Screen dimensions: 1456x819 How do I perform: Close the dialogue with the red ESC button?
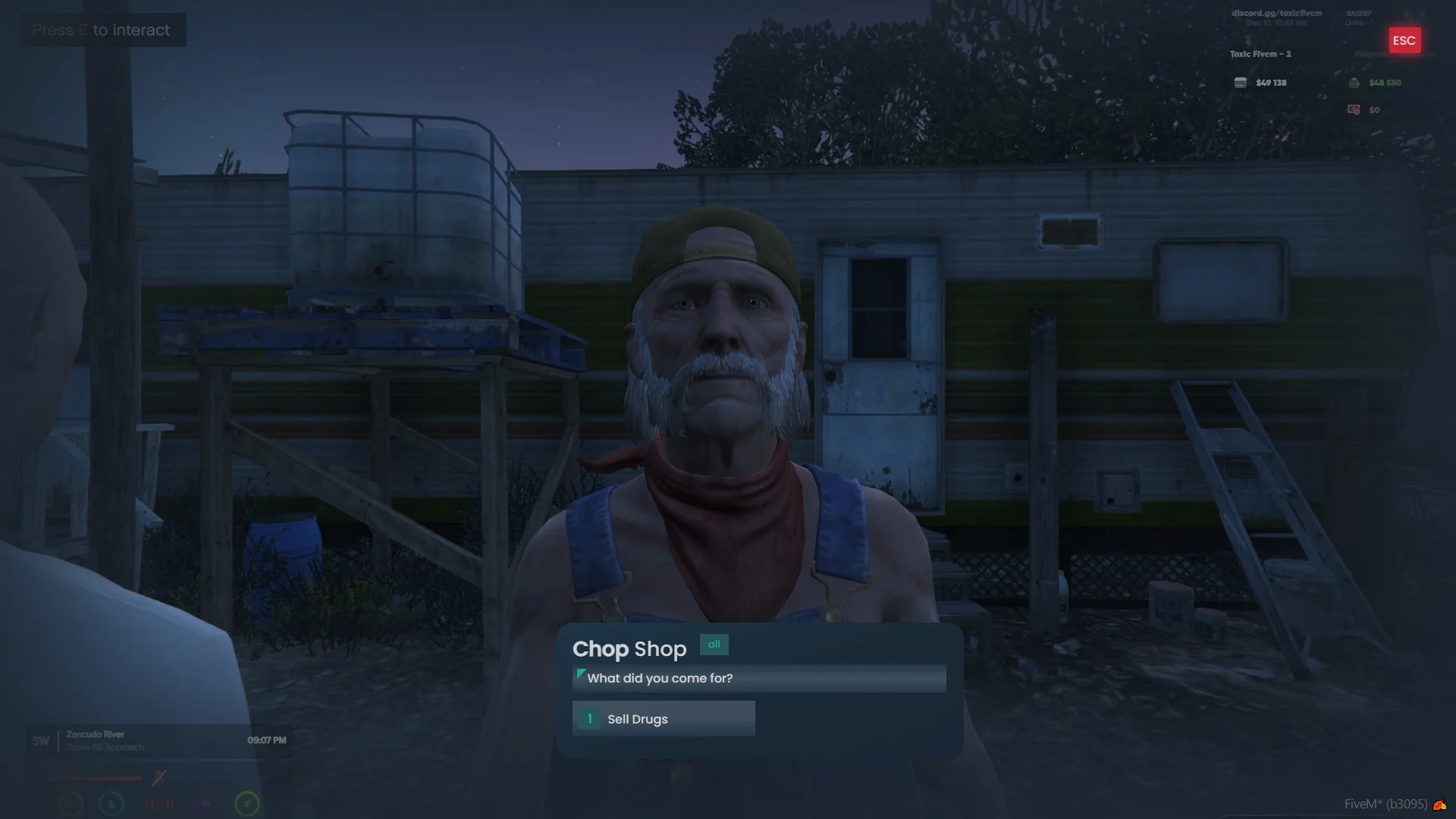tap(1404, 41)
